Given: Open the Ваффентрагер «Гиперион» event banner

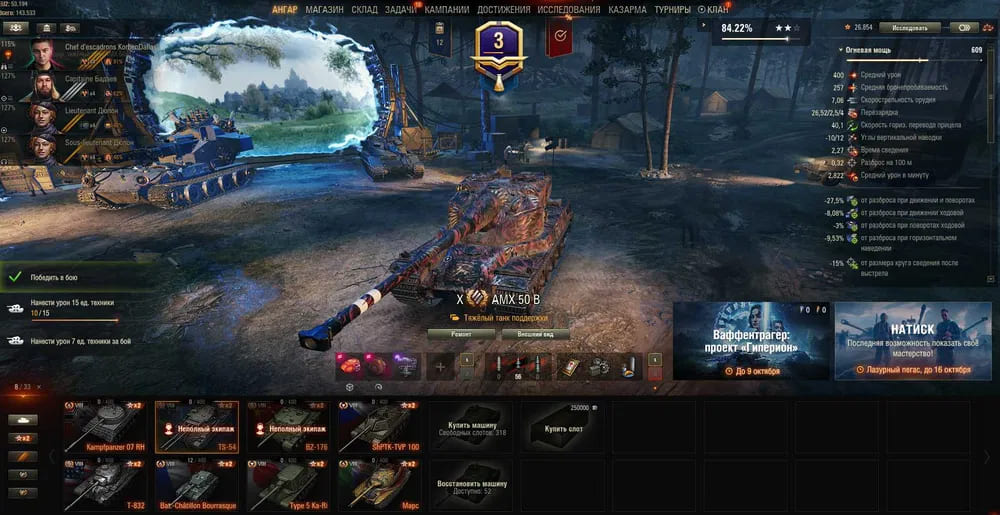Looking at the screenshot, I should tap(750, 340).
